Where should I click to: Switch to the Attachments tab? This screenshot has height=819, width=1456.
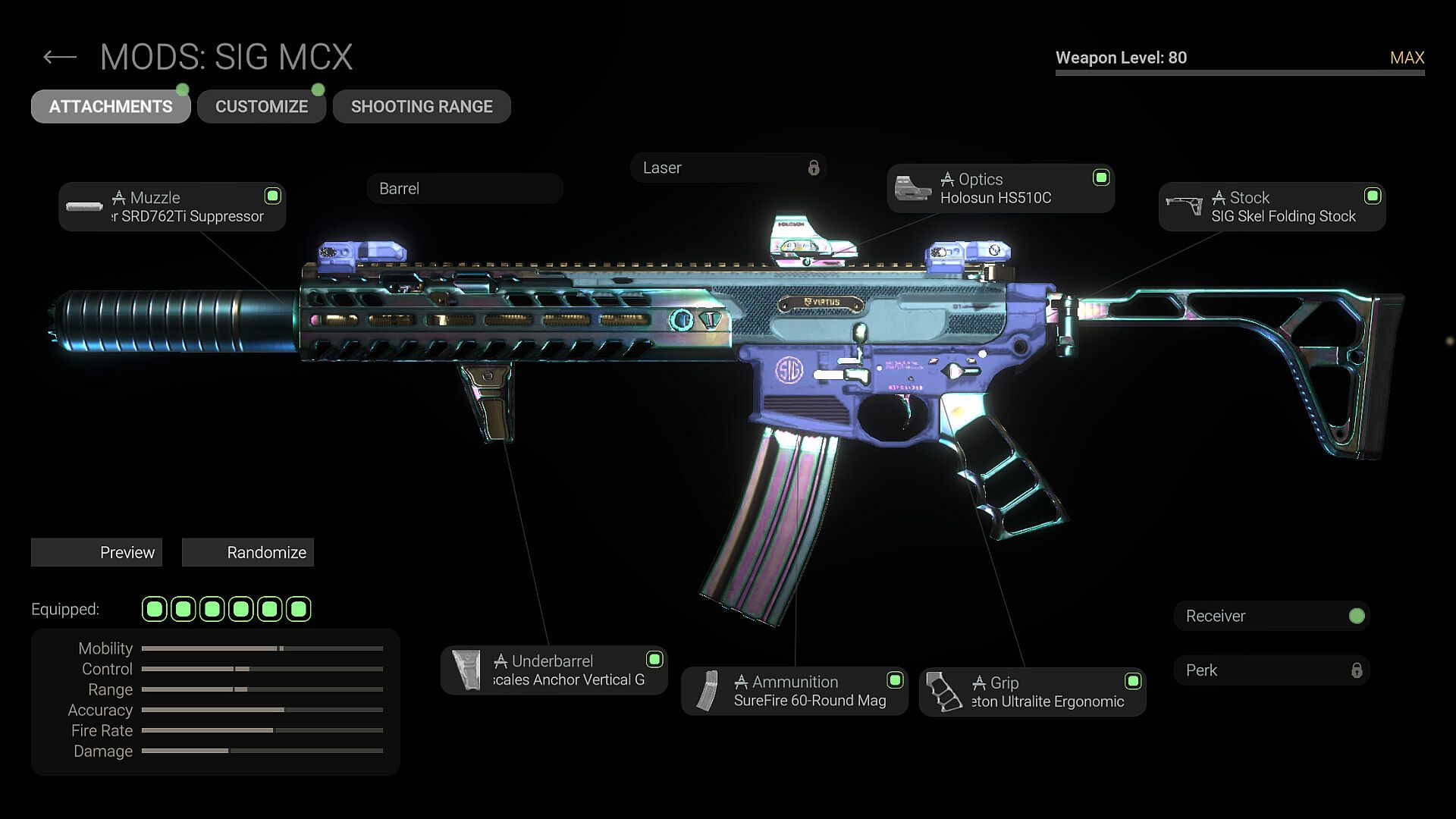pos(111,106)
